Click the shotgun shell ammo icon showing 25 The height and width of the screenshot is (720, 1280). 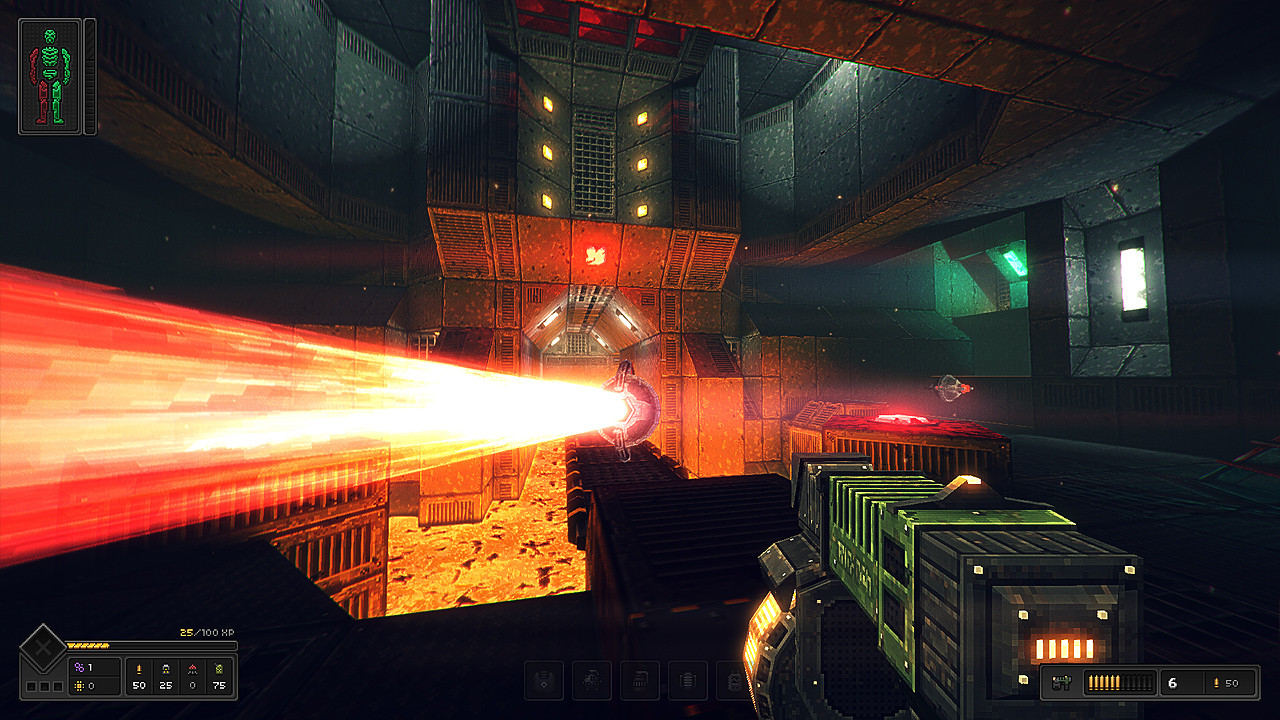pyautogui.click(x=167, y=669)
